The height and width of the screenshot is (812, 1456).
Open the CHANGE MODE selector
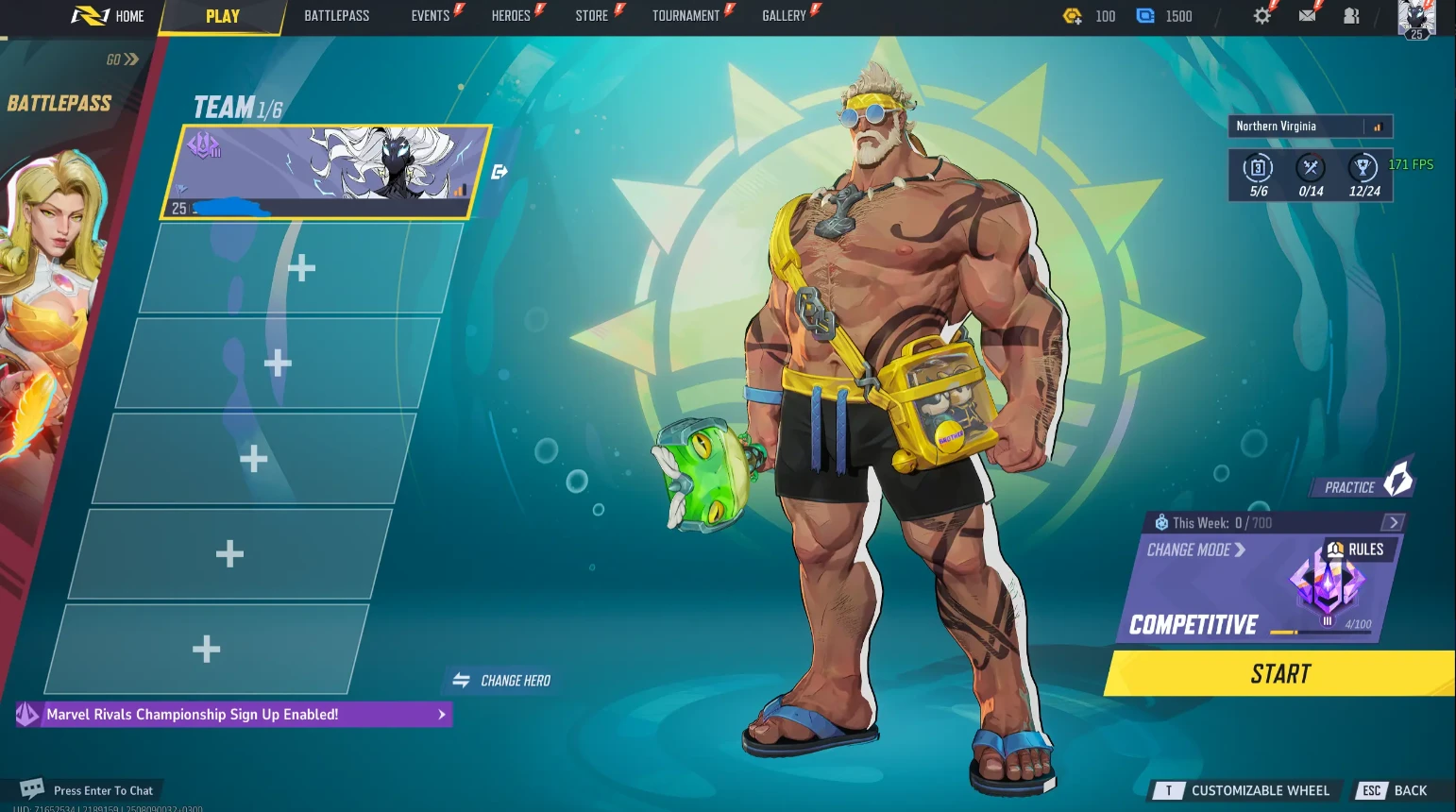pyautogui.click(x=1193, y=550)
